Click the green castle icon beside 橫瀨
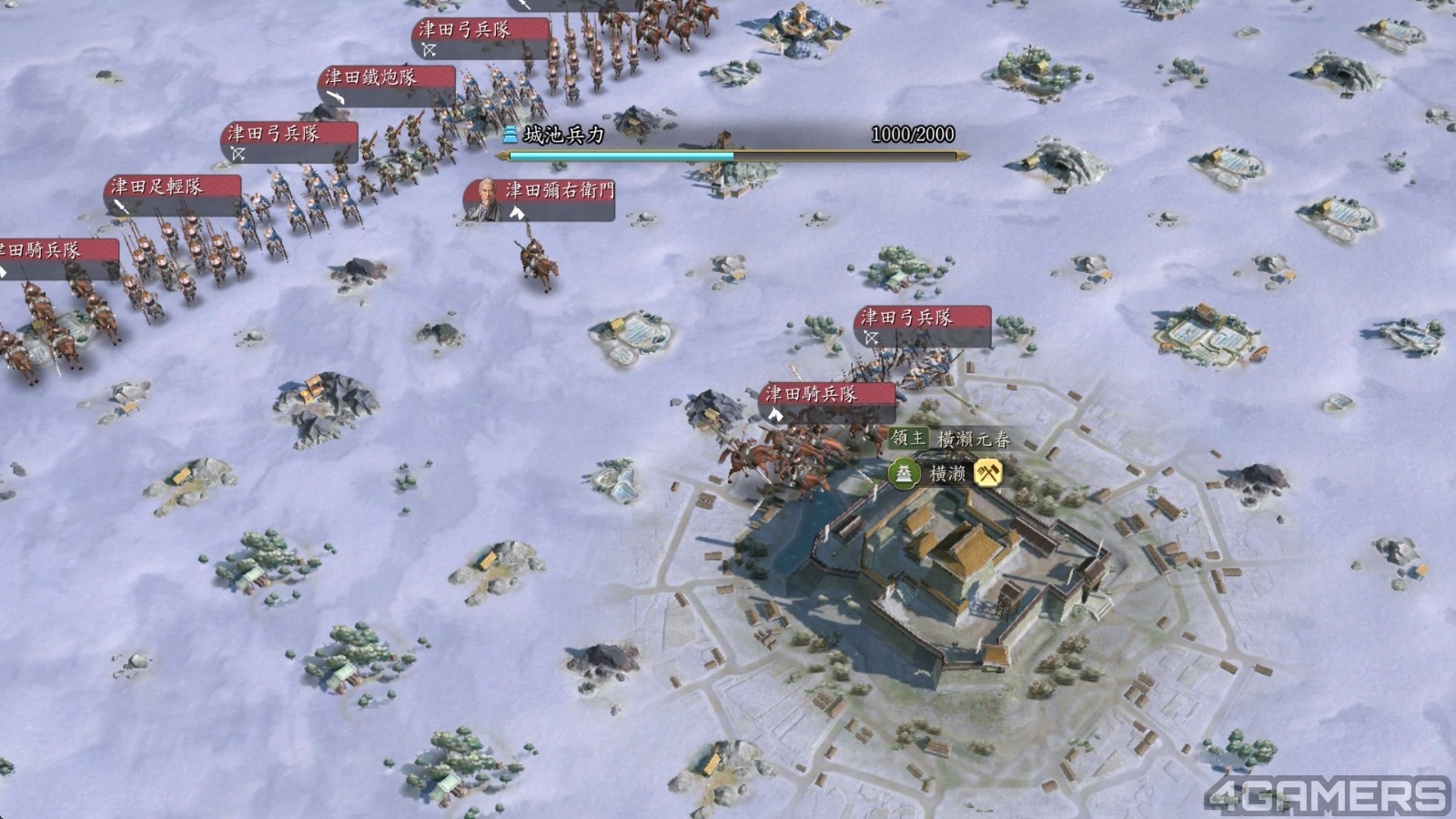Viewport: 1456px width, 819px height. click(905, 474)
